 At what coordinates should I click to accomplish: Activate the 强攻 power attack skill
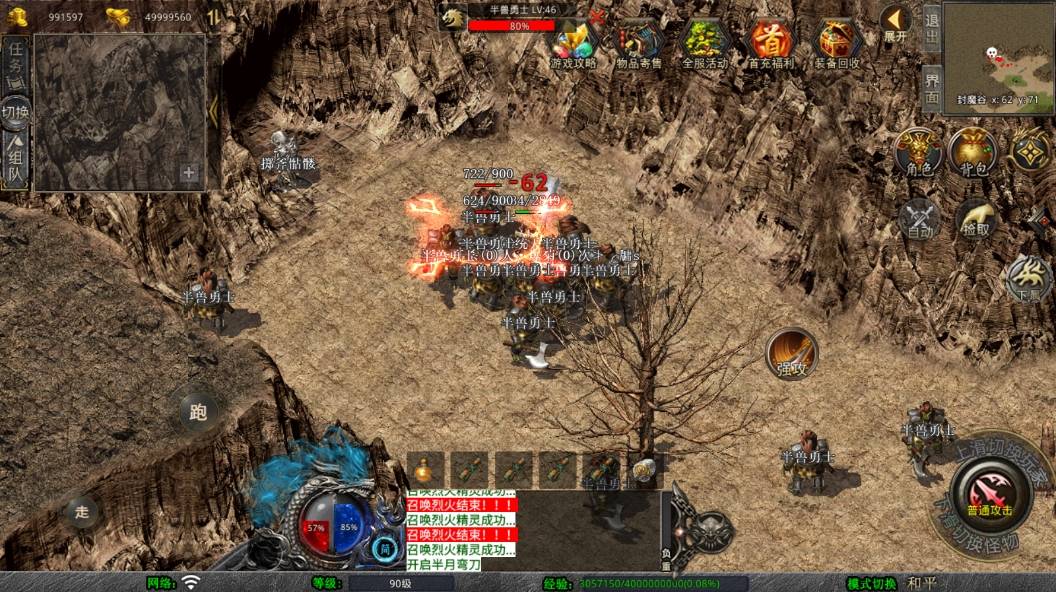tap(792, 355)
